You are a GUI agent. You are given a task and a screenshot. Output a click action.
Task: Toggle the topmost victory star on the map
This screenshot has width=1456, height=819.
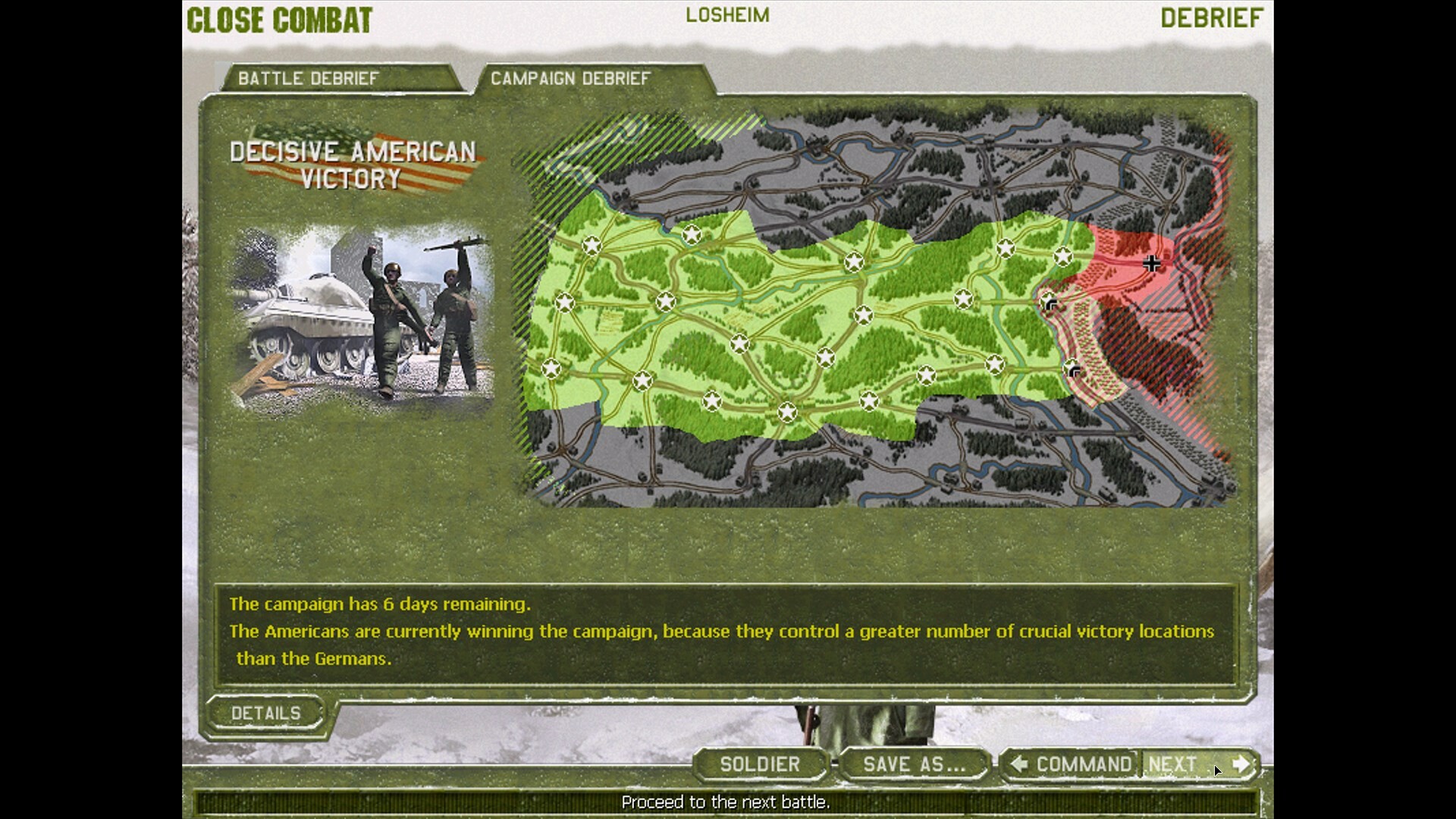pyautogui.click(x=692, y=235)
